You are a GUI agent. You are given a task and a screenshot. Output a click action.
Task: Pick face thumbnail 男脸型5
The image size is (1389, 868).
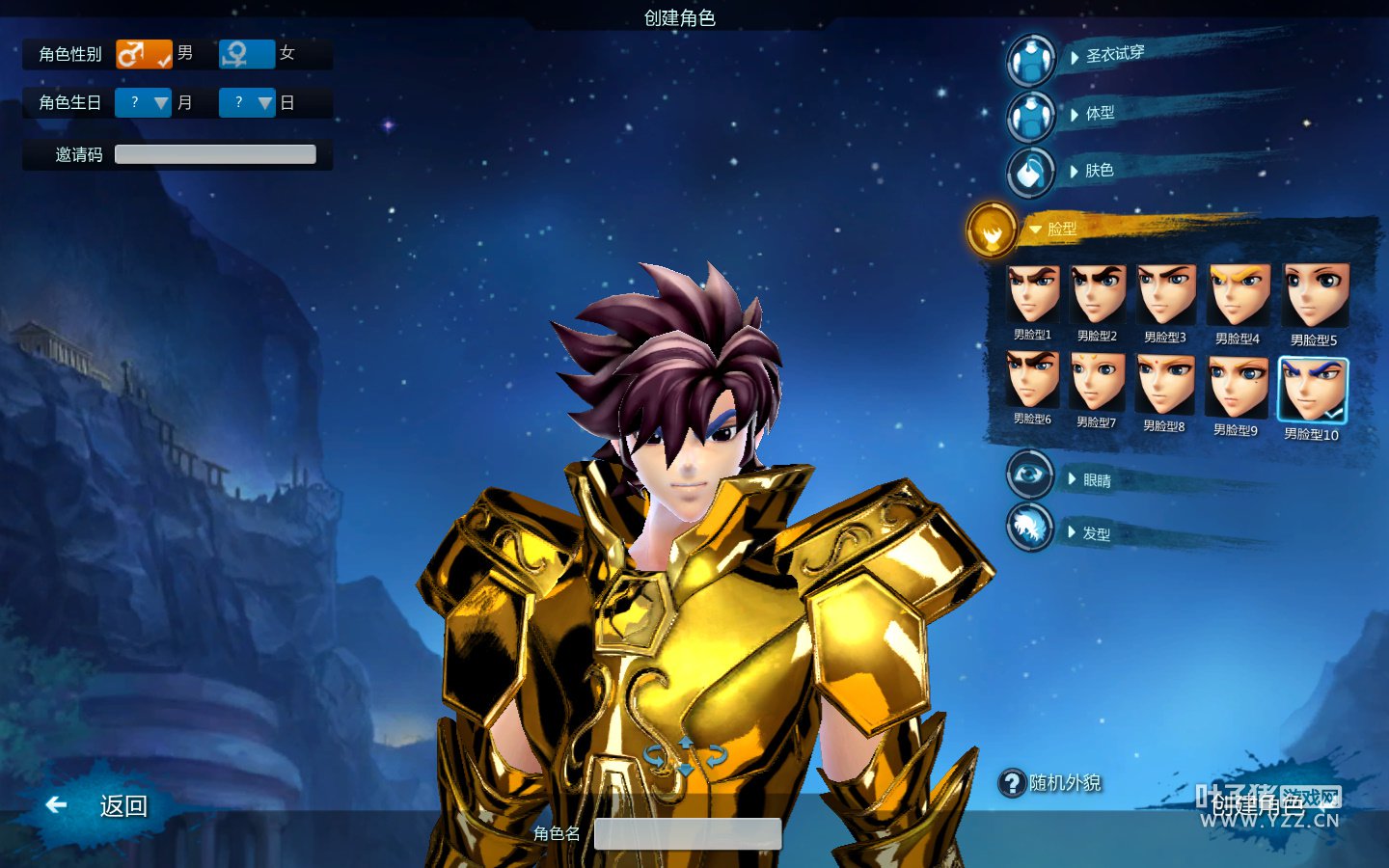(x=1315, y=298)
